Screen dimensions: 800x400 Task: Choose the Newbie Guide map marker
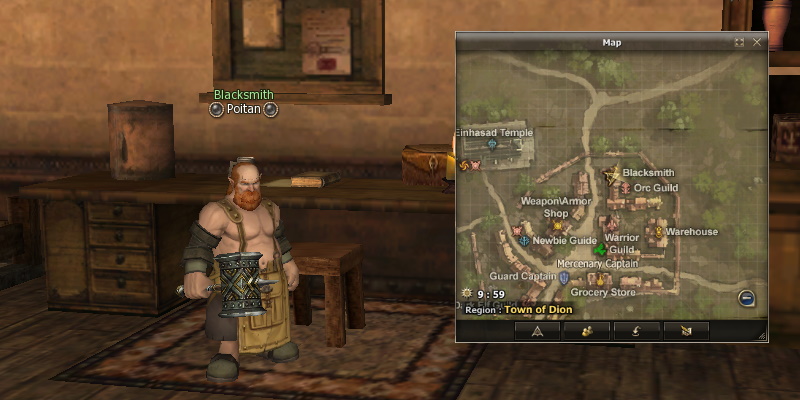click(524, 241)
